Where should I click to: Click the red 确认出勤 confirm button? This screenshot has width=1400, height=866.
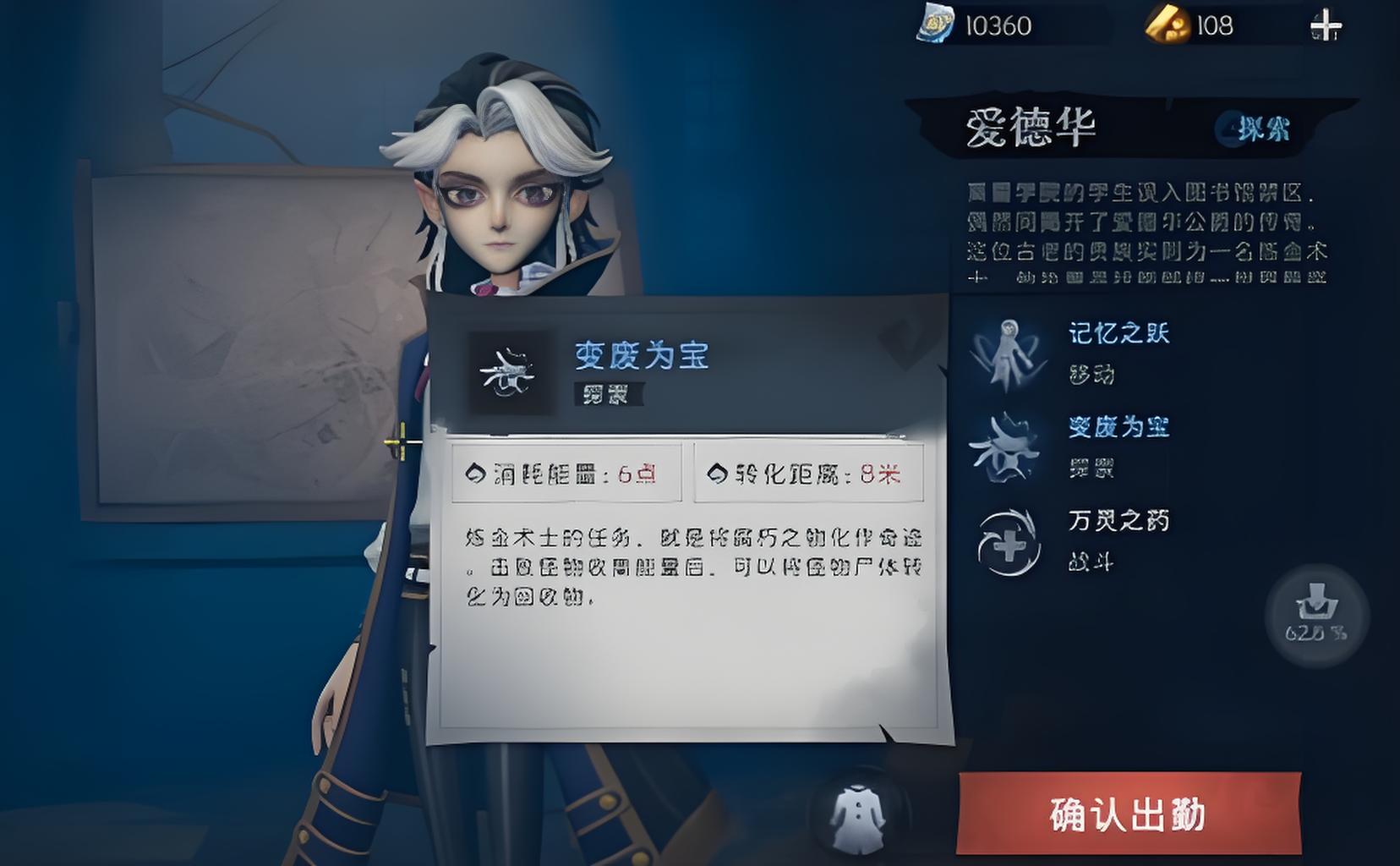click(x=1128, y=814)
